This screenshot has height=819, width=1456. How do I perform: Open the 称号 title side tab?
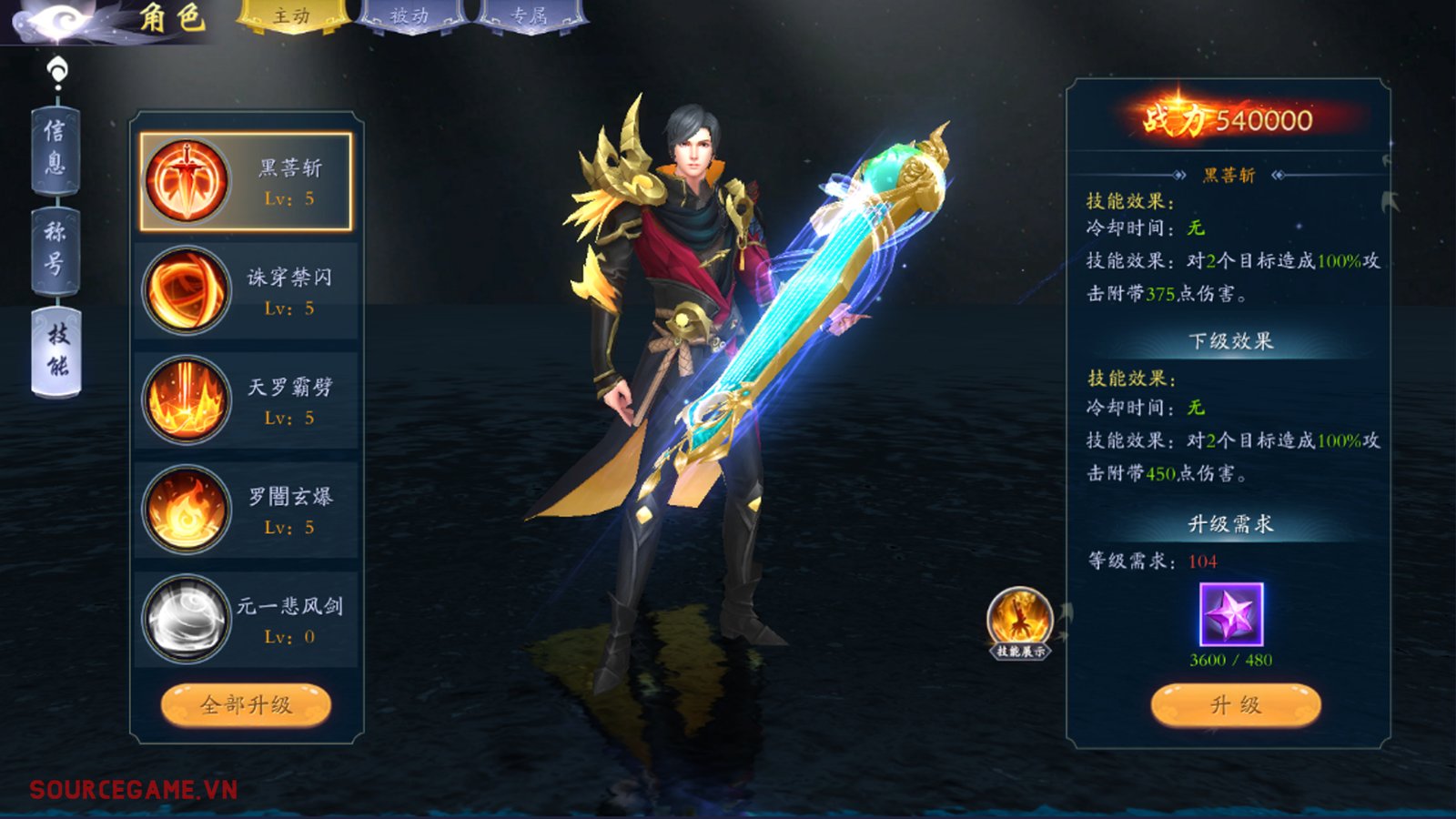point(56,248)
